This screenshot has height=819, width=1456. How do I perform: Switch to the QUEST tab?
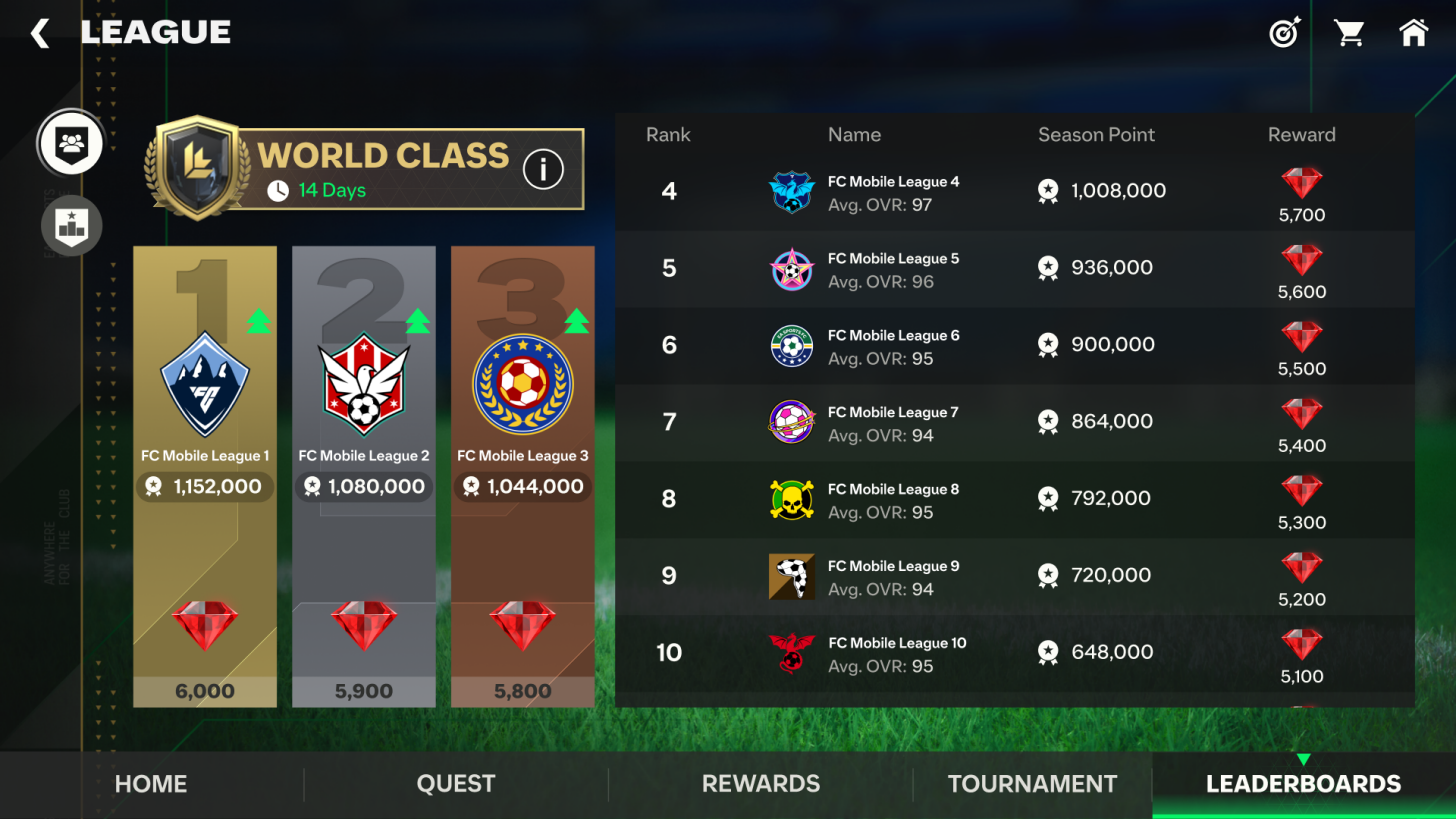[x=455, y=784]
